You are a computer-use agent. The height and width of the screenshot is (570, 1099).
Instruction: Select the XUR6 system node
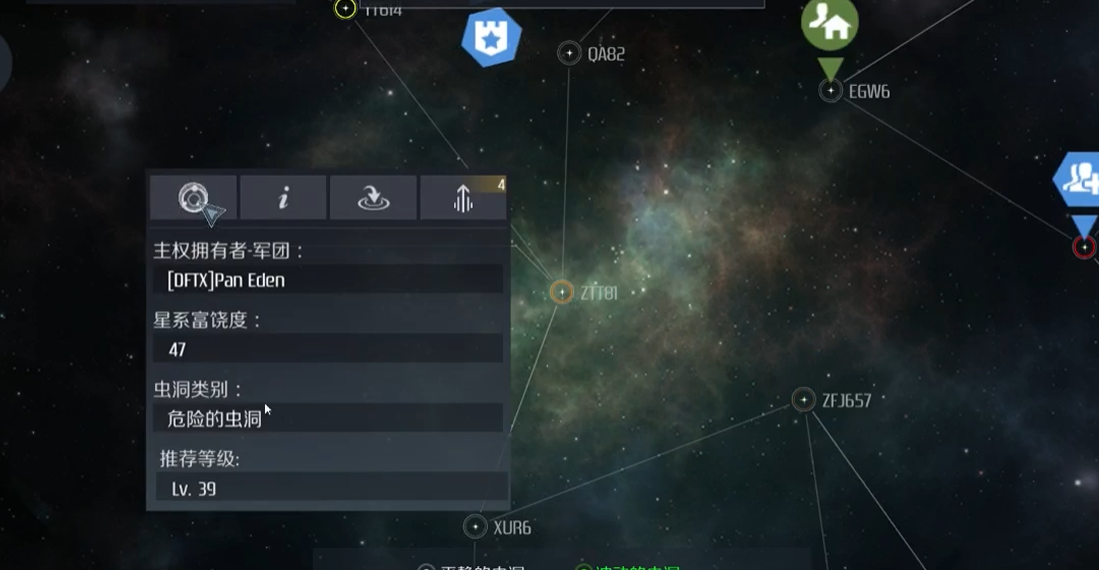click(x=475, y=526)
